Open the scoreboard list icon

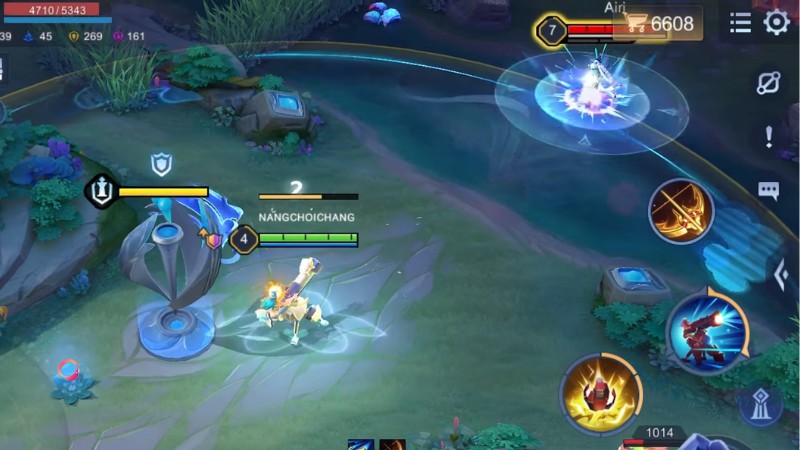(740, 23)
